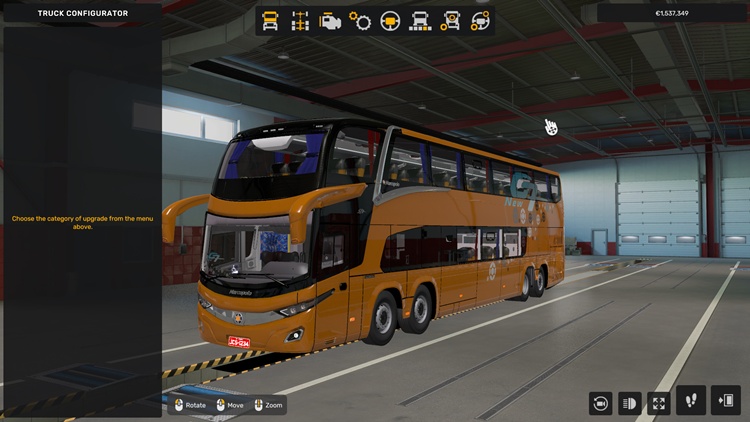Screen dimensions: 750x422
Task: Open the cabin upgrade category
Action: (270, 21)
